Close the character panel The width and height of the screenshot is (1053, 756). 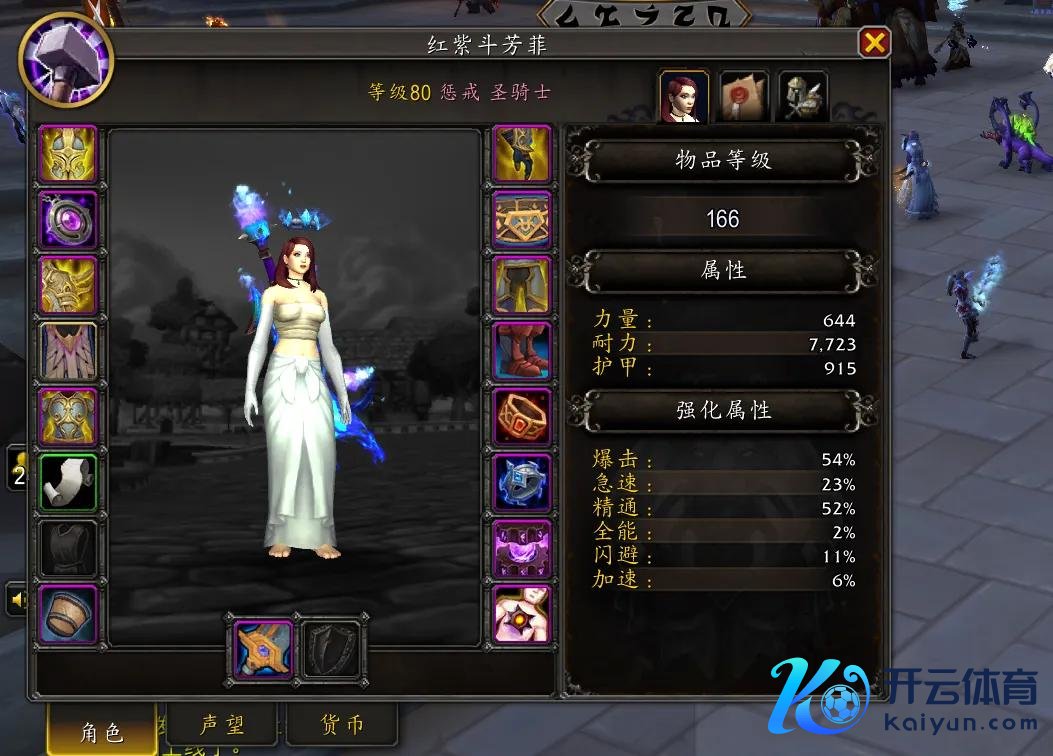click(x=874, y=42)
